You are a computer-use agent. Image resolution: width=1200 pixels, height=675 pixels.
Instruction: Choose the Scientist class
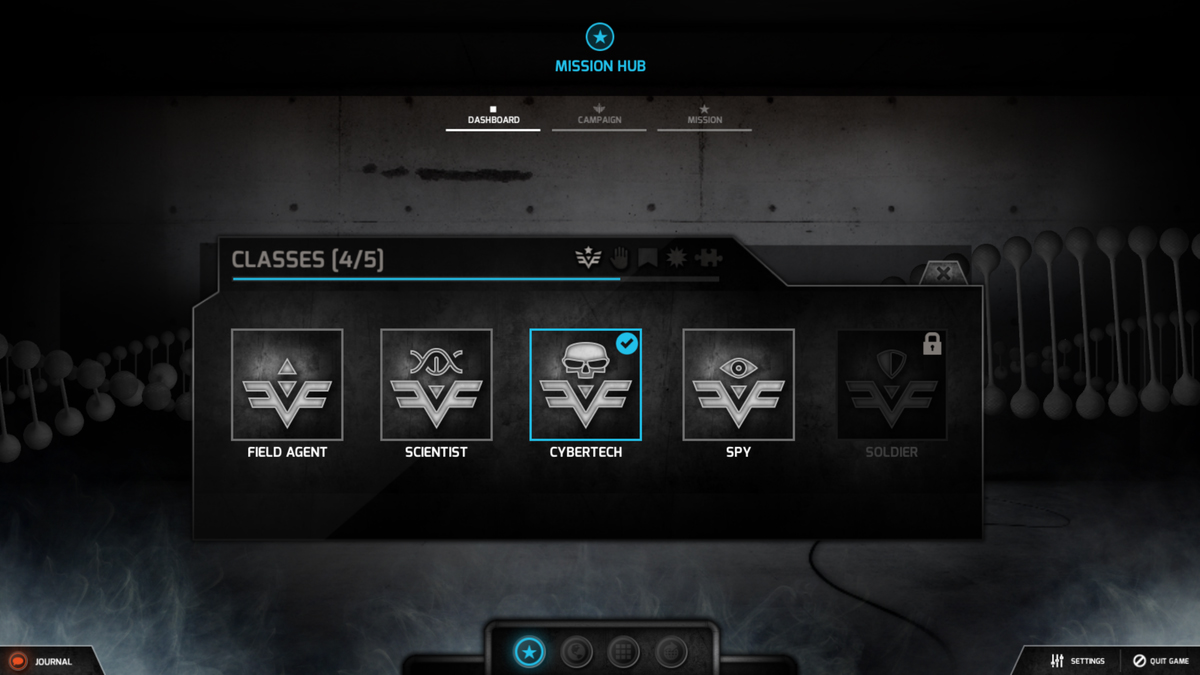[436, 385]
